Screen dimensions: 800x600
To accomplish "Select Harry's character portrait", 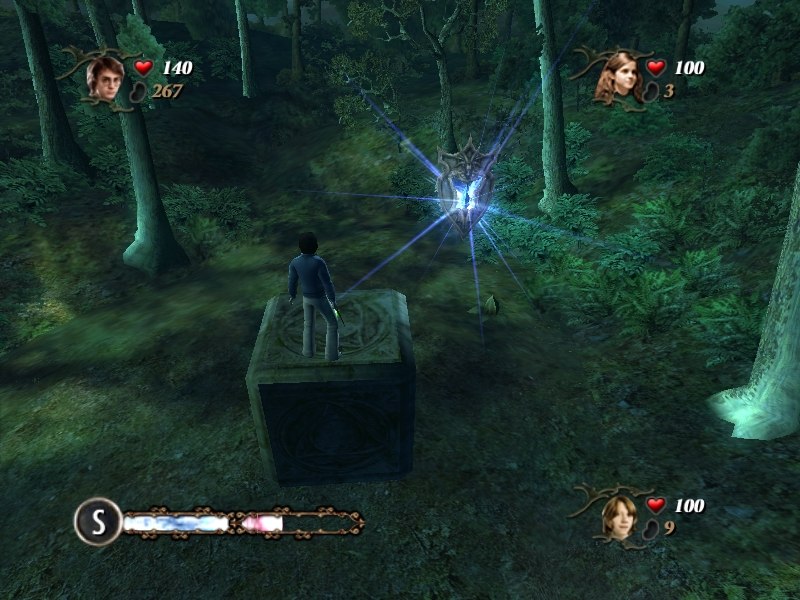I will click(x=104, y=78).
